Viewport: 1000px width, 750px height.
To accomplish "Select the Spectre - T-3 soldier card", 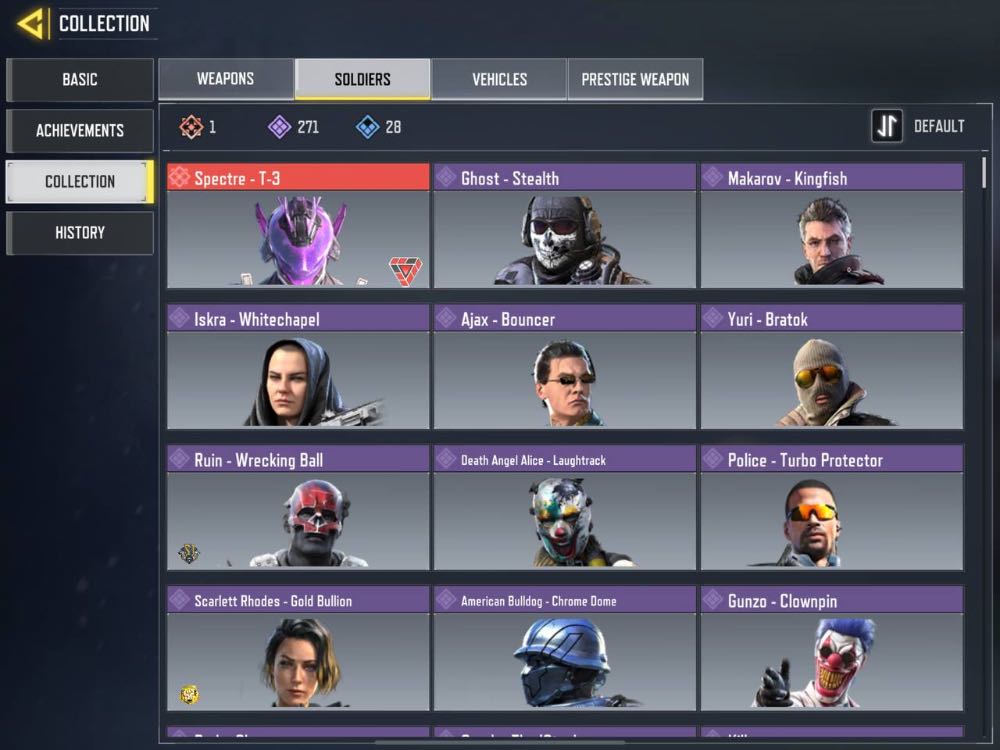I will 298,226.
